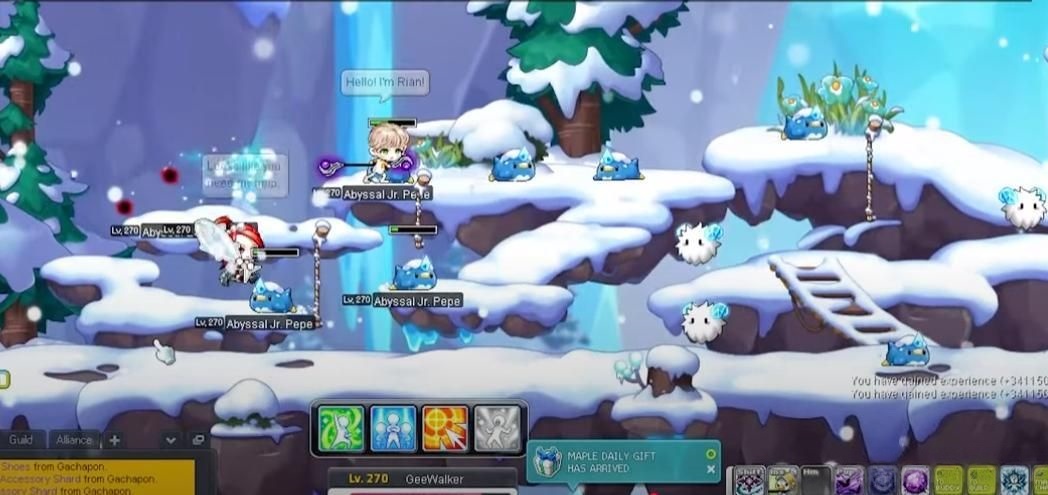
Task: Dismiss the Maple Daily Gift notification
Action: coord(711,470)
